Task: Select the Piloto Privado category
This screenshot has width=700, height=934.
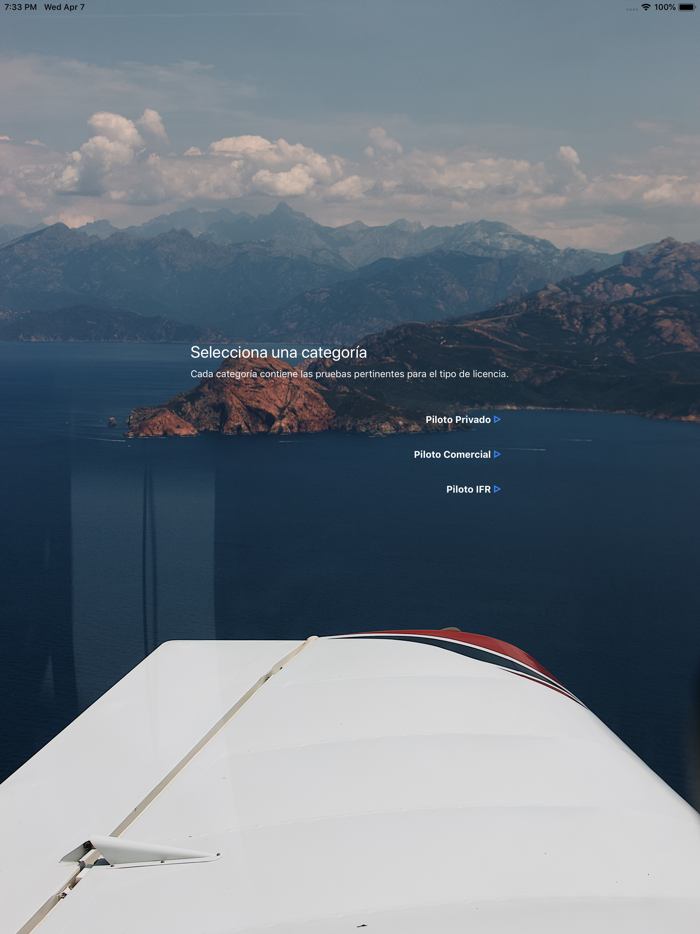Action: tap(462, 420)
